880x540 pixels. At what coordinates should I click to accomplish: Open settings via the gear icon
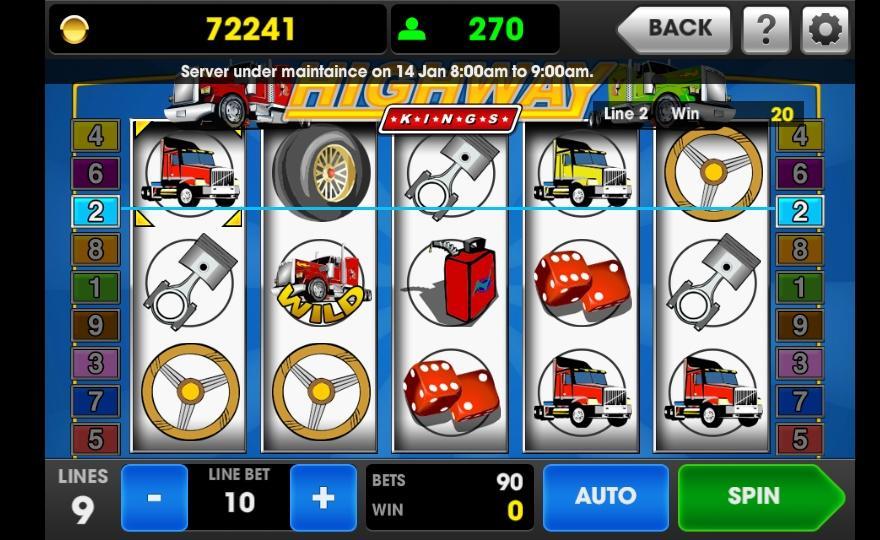click(x=825, y=29)
